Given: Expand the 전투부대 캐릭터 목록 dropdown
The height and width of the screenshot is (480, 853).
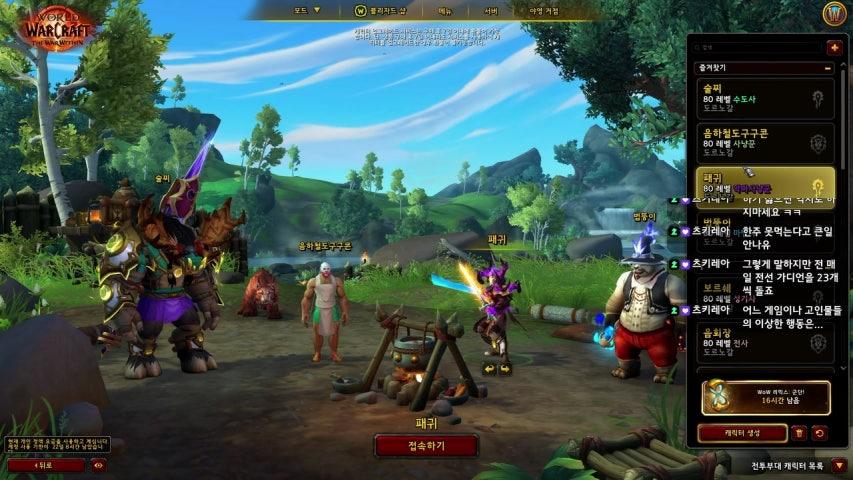Looking at the screenshot, I should [838, 465].
